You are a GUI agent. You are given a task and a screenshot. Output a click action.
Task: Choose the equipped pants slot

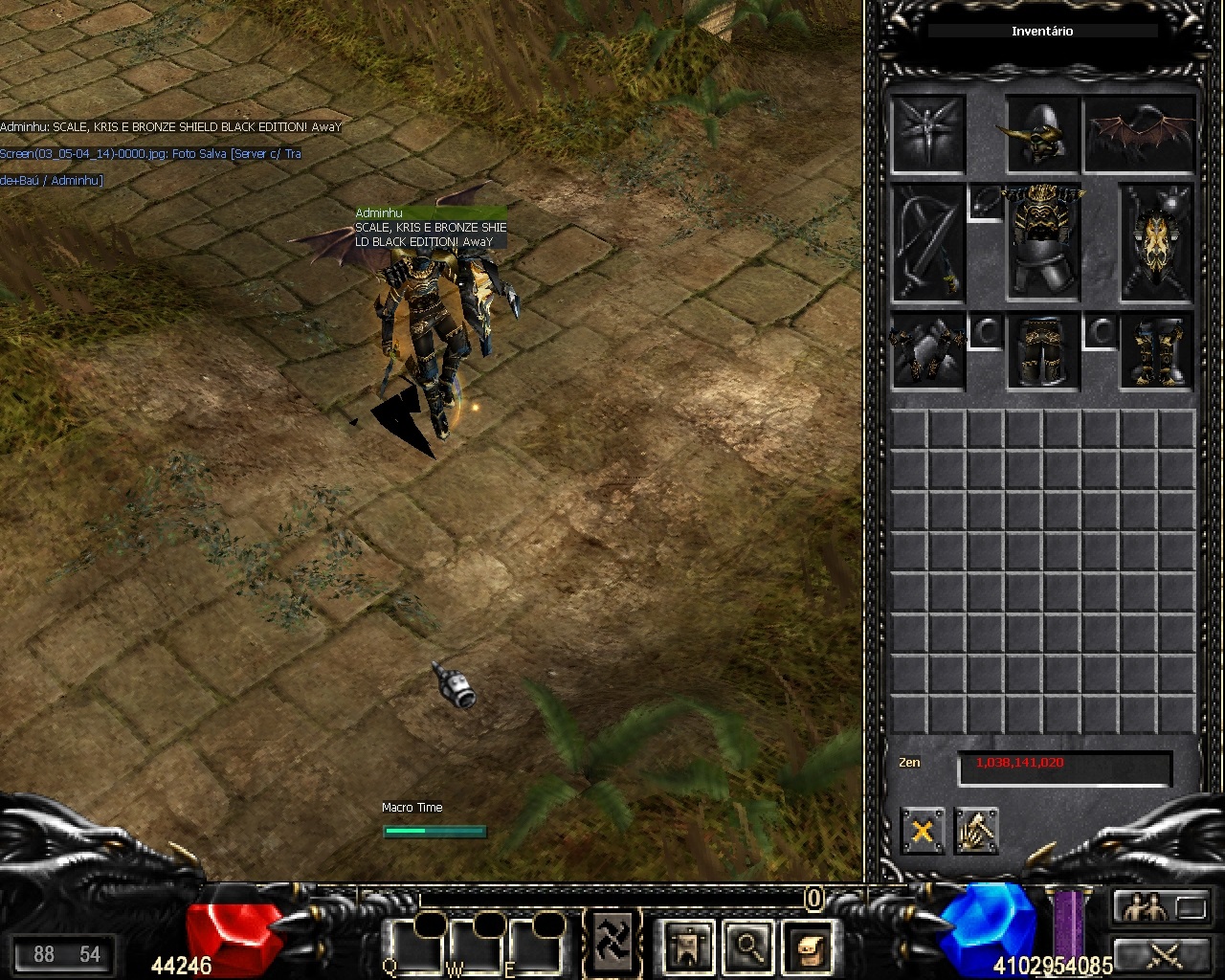(1042, 350)
